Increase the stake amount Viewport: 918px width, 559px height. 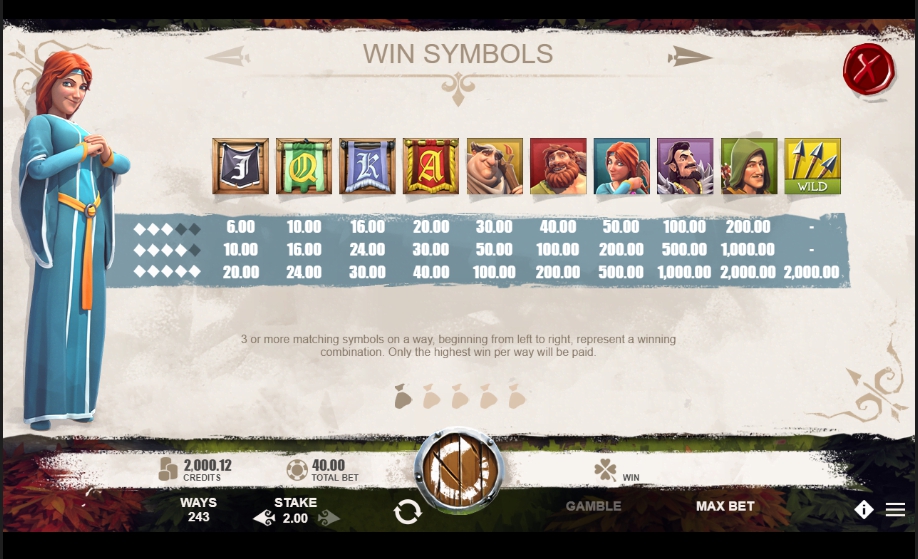329,518
